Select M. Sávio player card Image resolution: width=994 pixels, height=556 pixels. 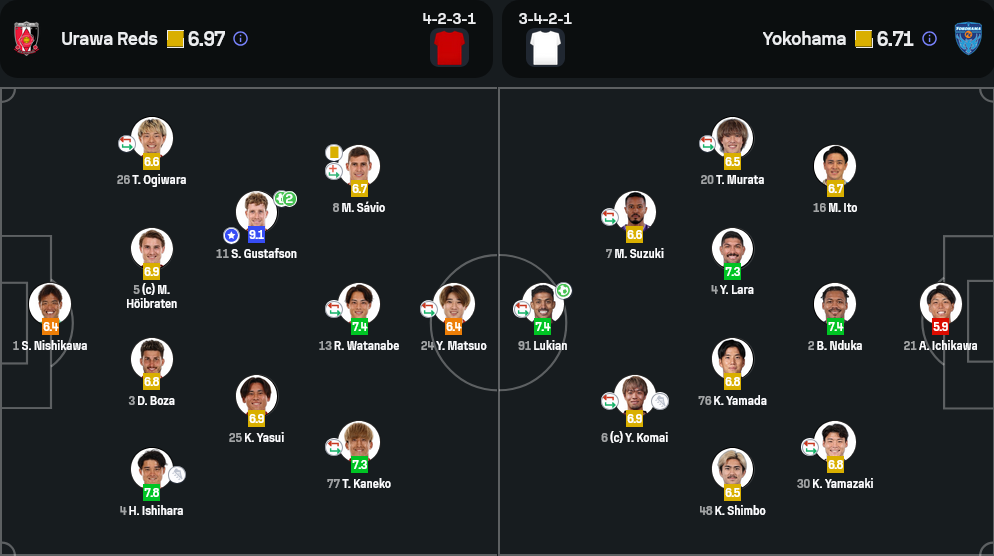(x=359, y=166)
